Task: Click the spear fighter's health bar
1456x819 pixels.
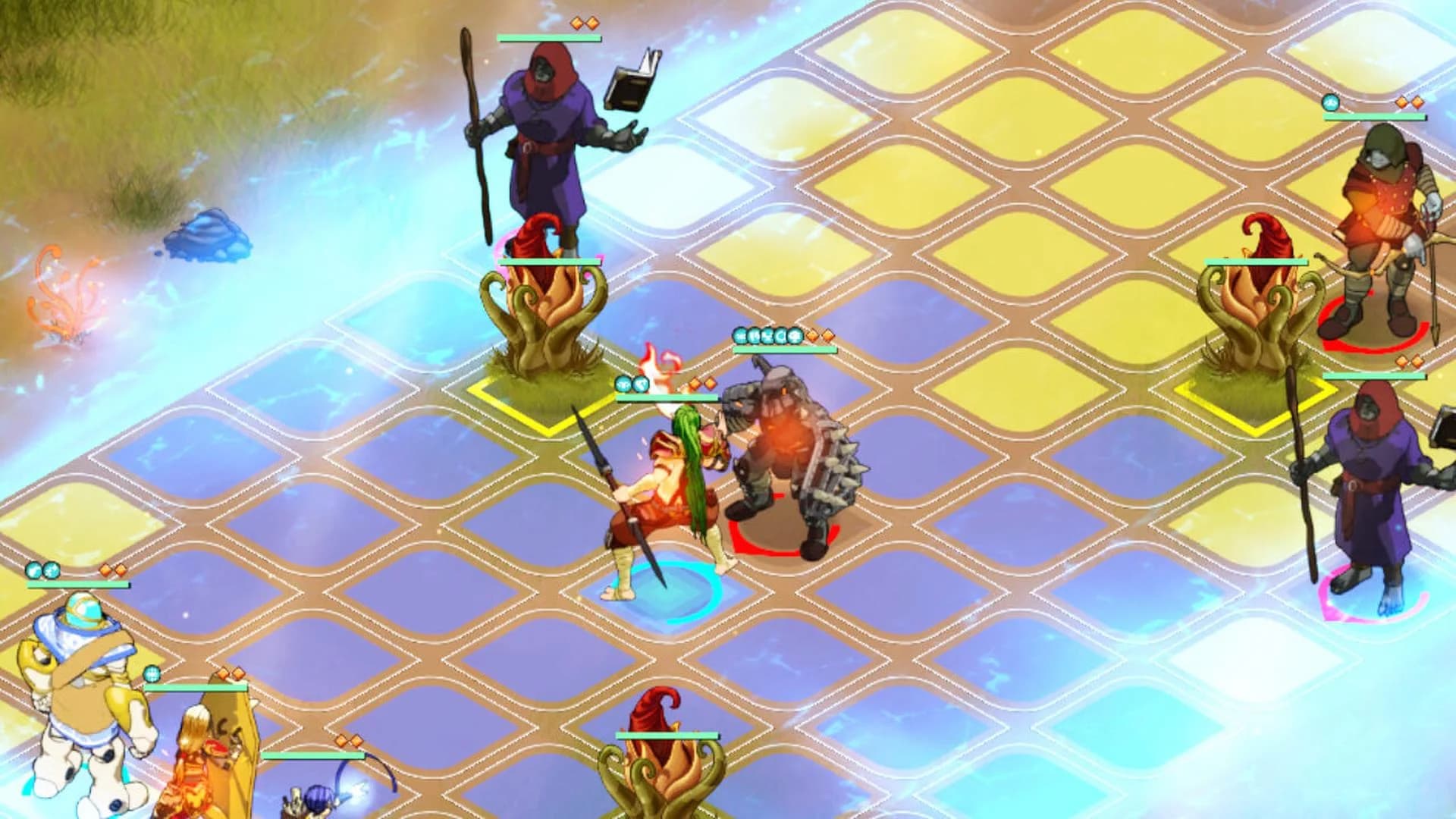Action: pyautogui.click(x=667, y=398)
